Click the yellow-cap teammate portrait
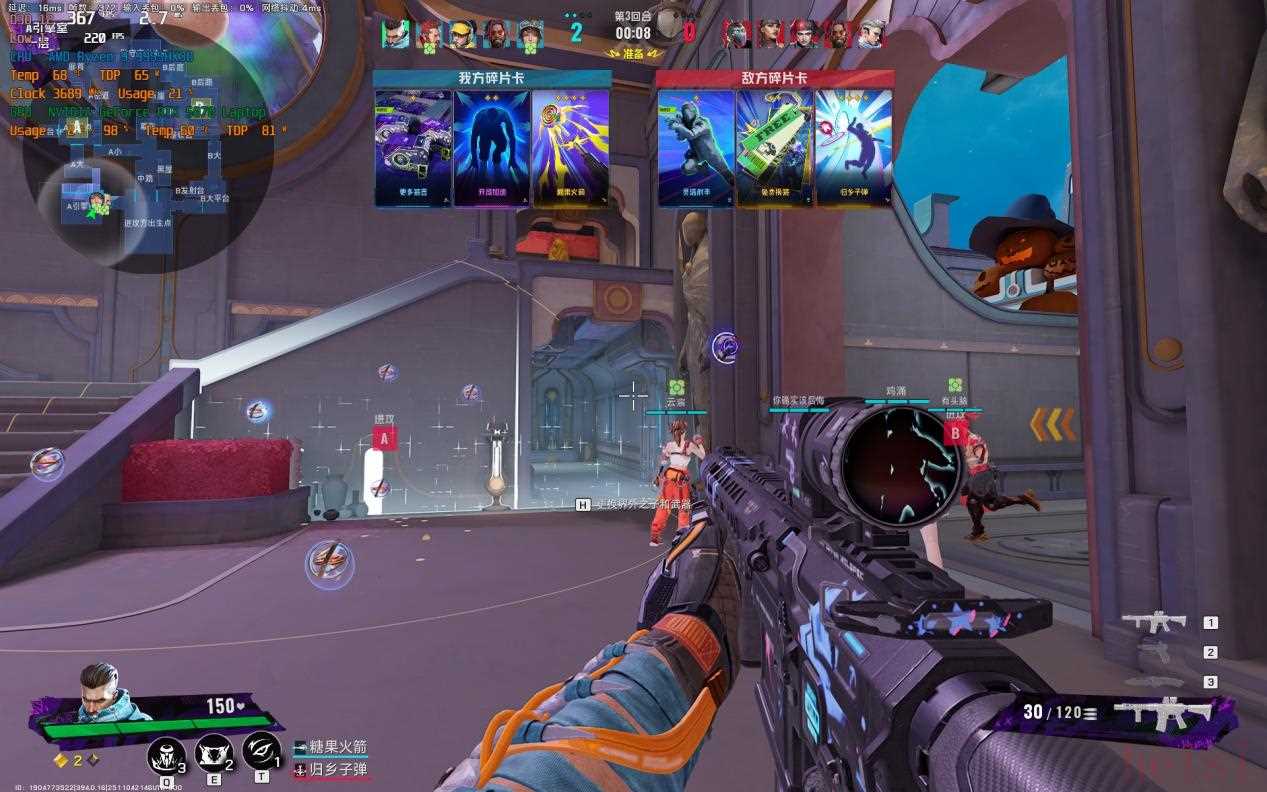The width and height of the screenshot is (1267, 792). tap(461, 35)
